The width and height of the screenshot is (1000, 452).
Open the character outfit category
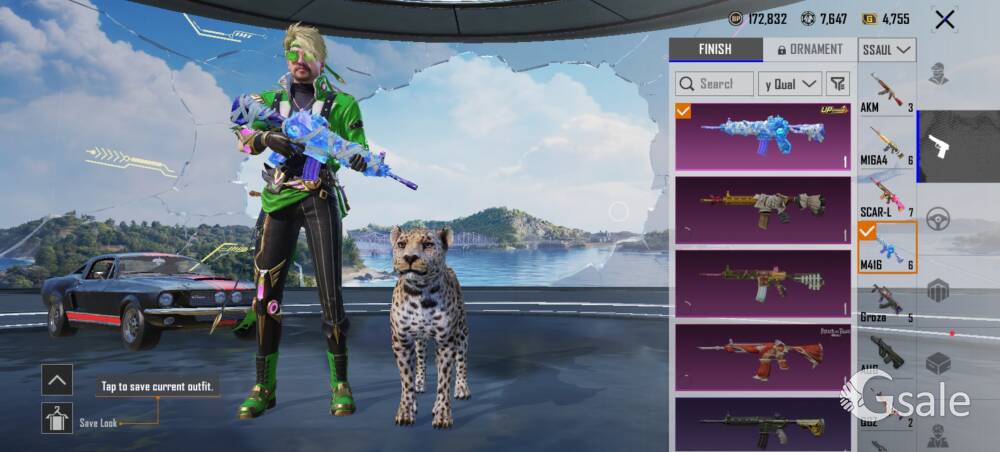[x=938, y=73]
